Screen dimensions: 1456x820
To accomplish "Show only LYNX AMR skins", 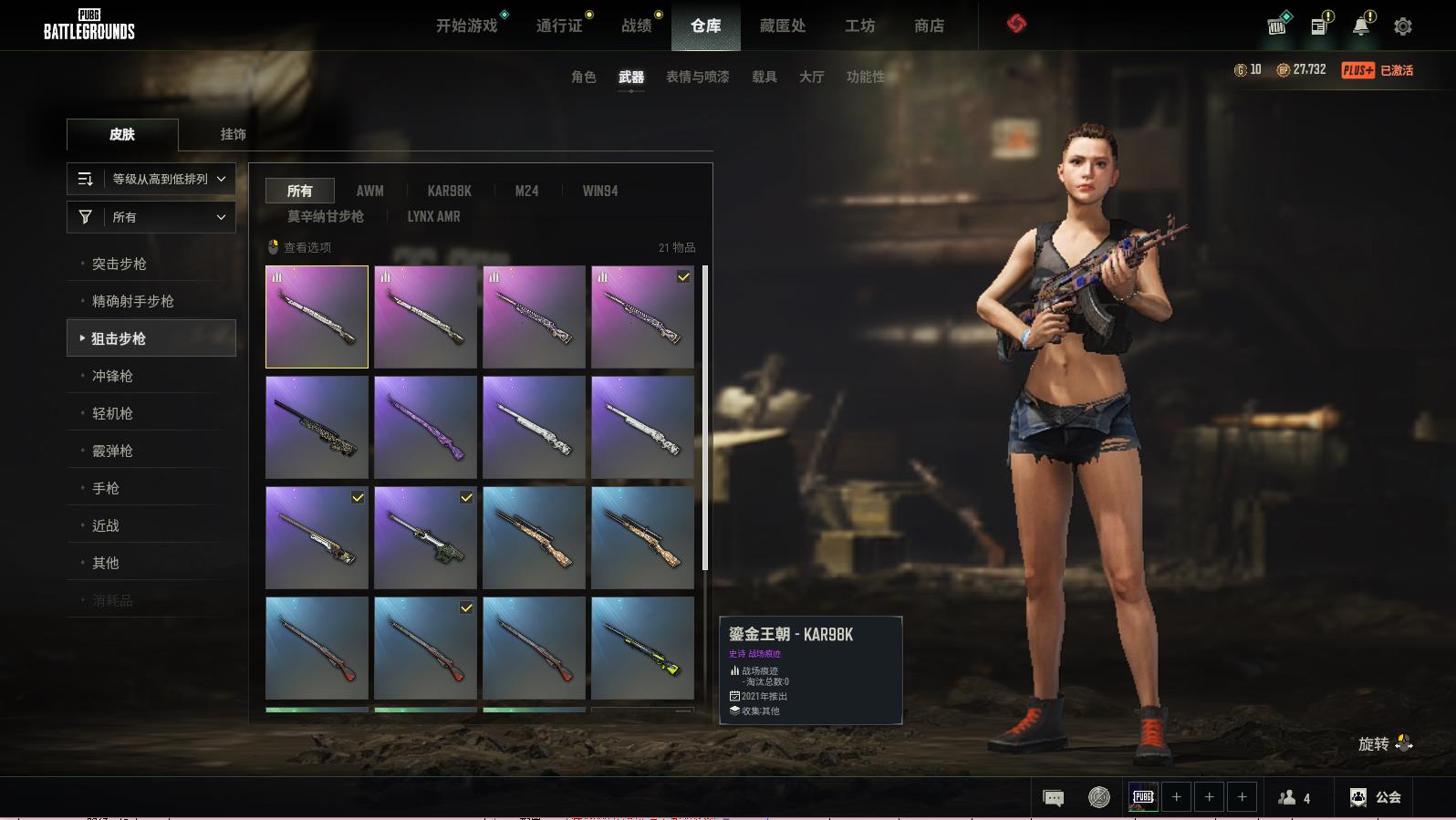I will pos(433,216).
